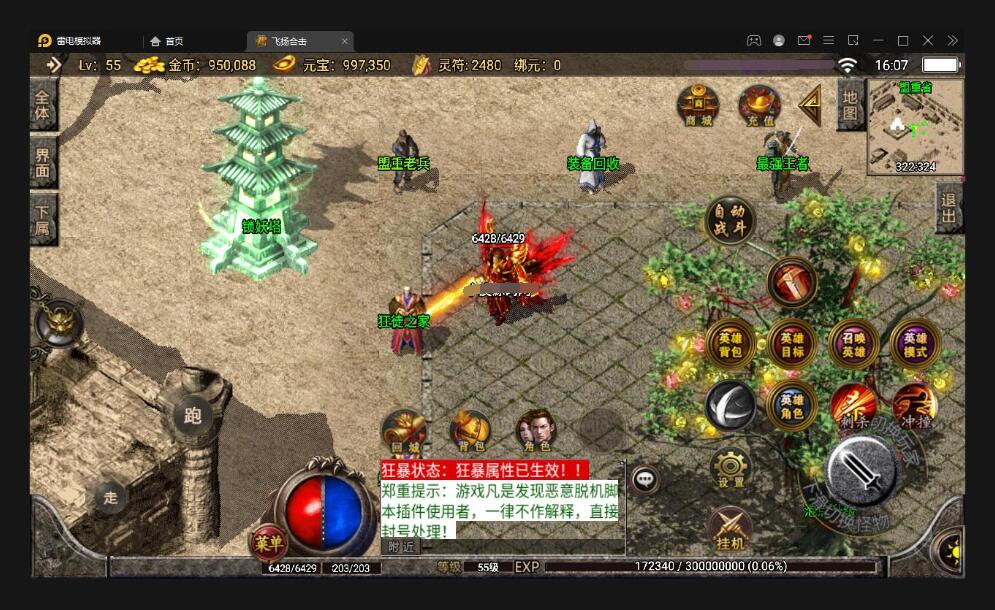The height and width of the screenshot is (610, 995).
Task: Click the 退出 exit tab
Action: [949, 208]
